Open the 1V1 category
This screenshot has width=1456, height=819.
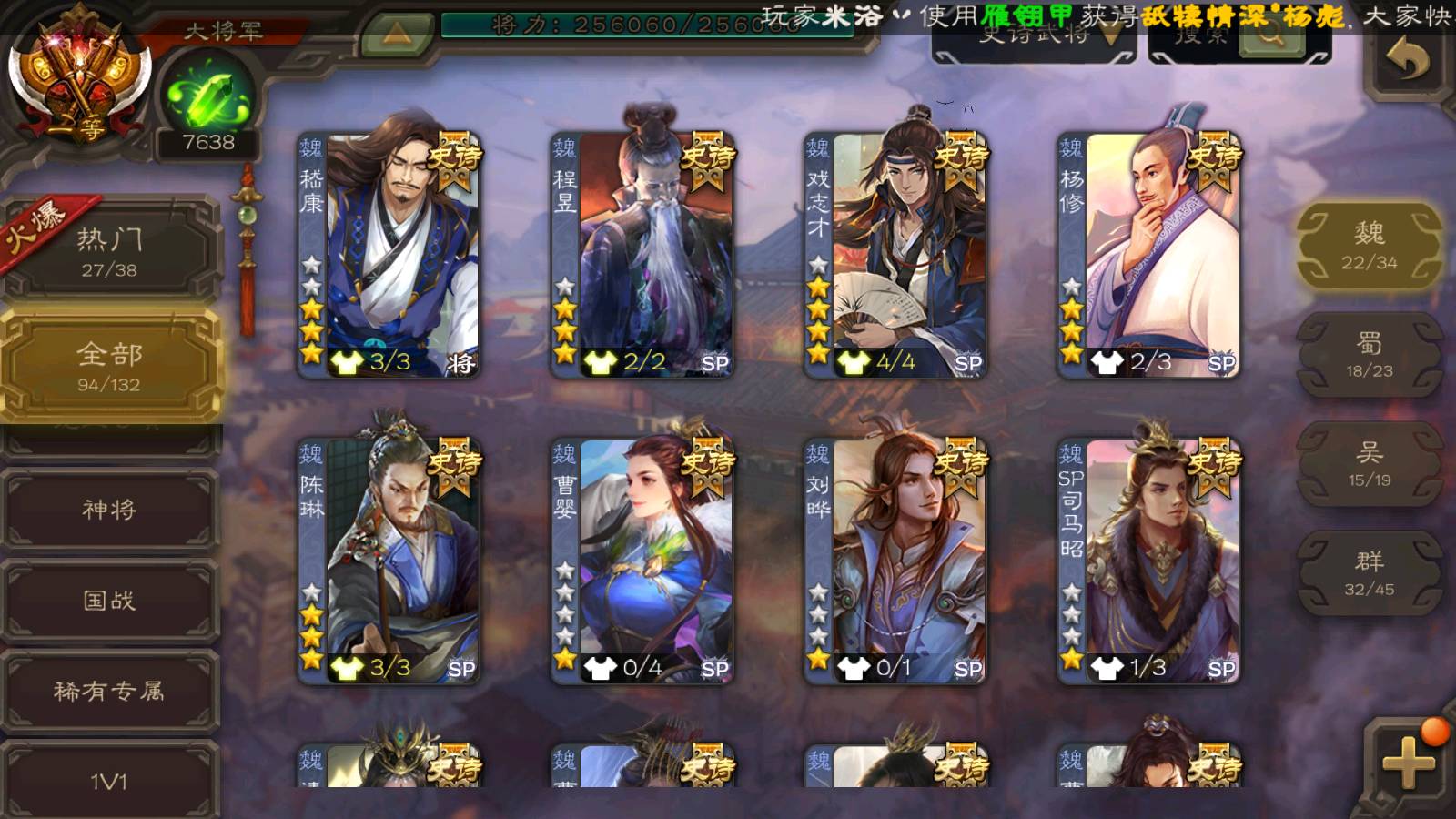(110, 781)
